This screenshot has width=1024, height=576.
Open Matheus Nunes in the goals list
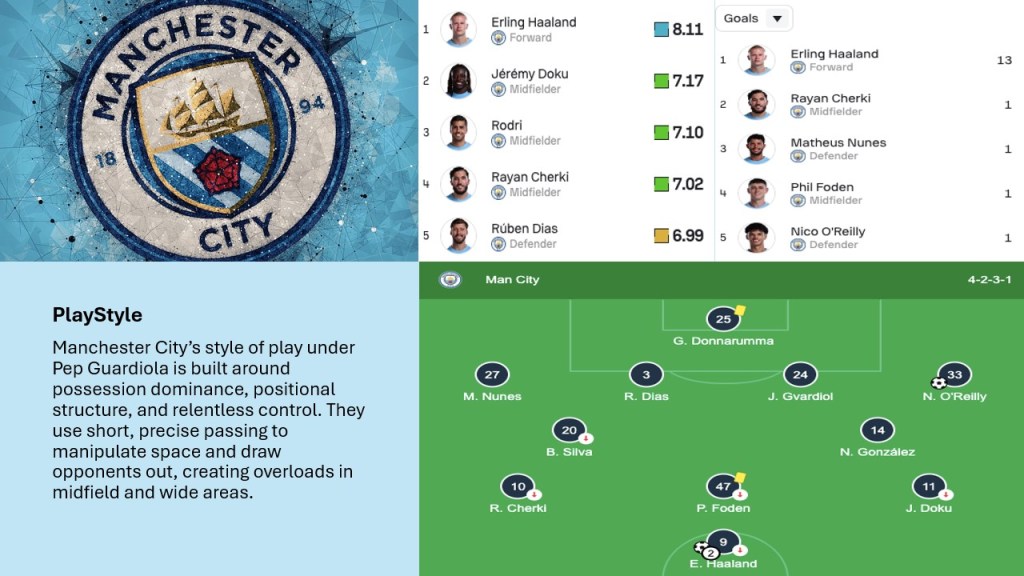tap(865, 148)
